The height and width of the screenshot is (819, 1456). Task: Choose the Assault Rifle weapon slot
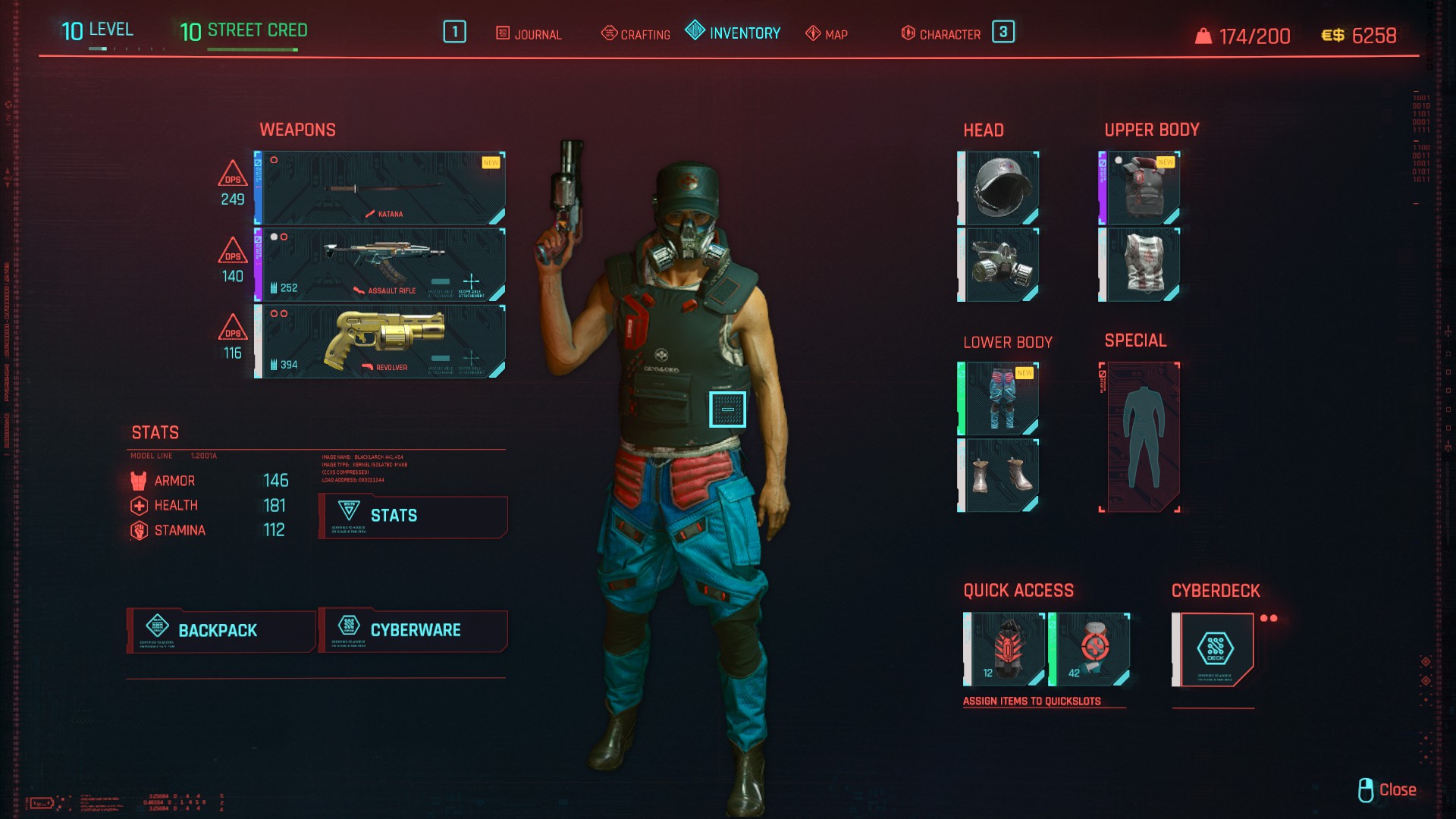tap(381, 265)
